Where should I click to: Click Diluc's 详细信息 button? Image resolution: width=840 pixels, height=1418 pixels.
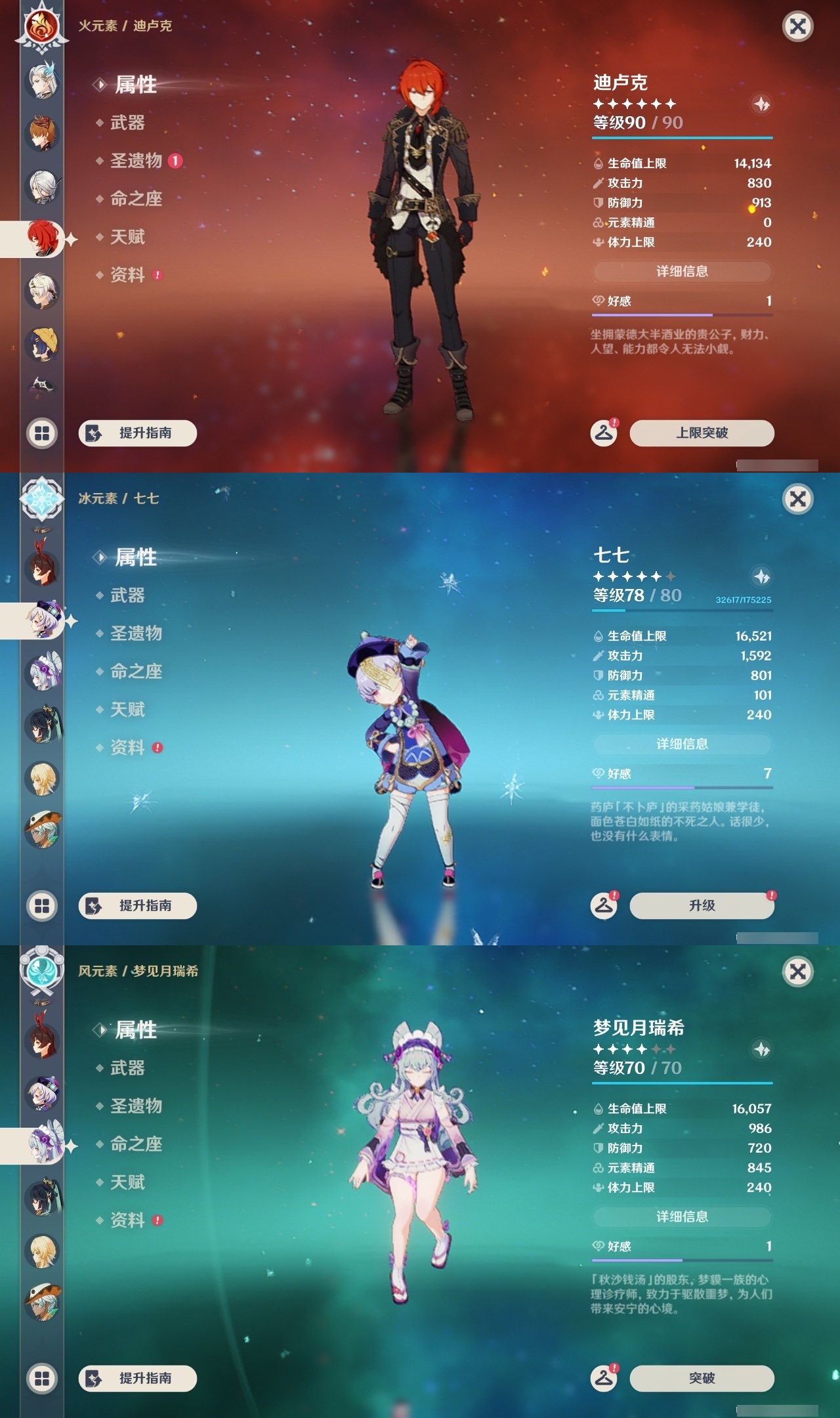682,271
